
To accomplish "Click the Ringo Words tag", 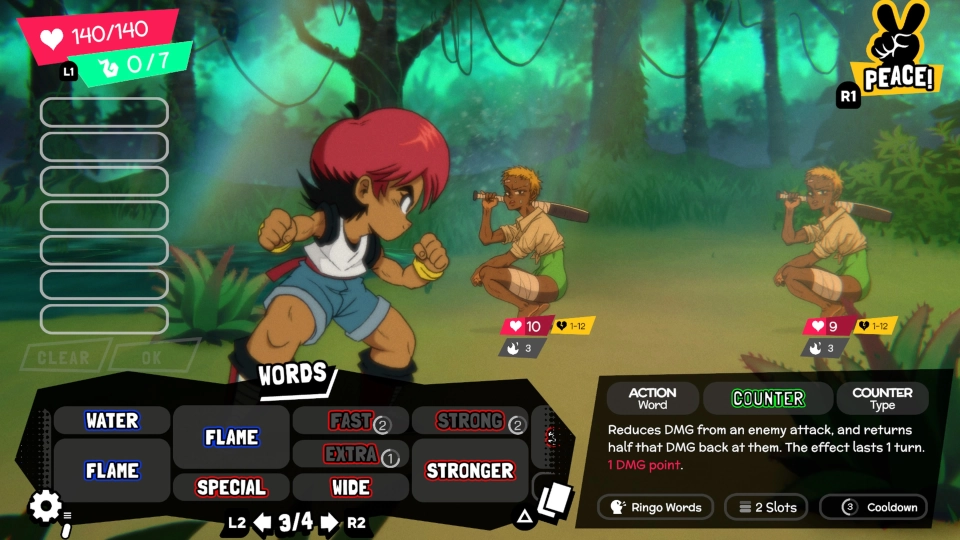I will click(656, 507).
